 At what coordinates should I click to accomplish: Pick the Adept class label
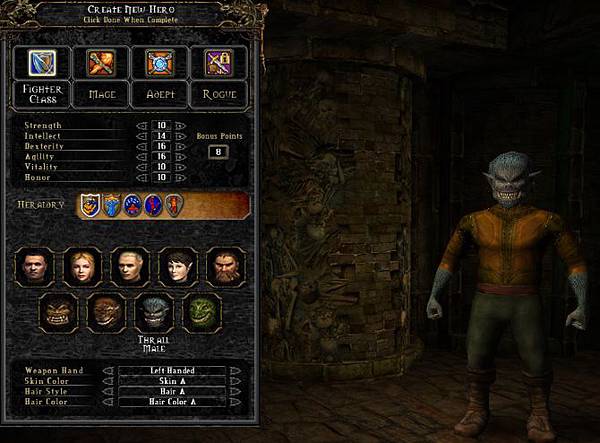pyautogui.click(x=160, y=93)
